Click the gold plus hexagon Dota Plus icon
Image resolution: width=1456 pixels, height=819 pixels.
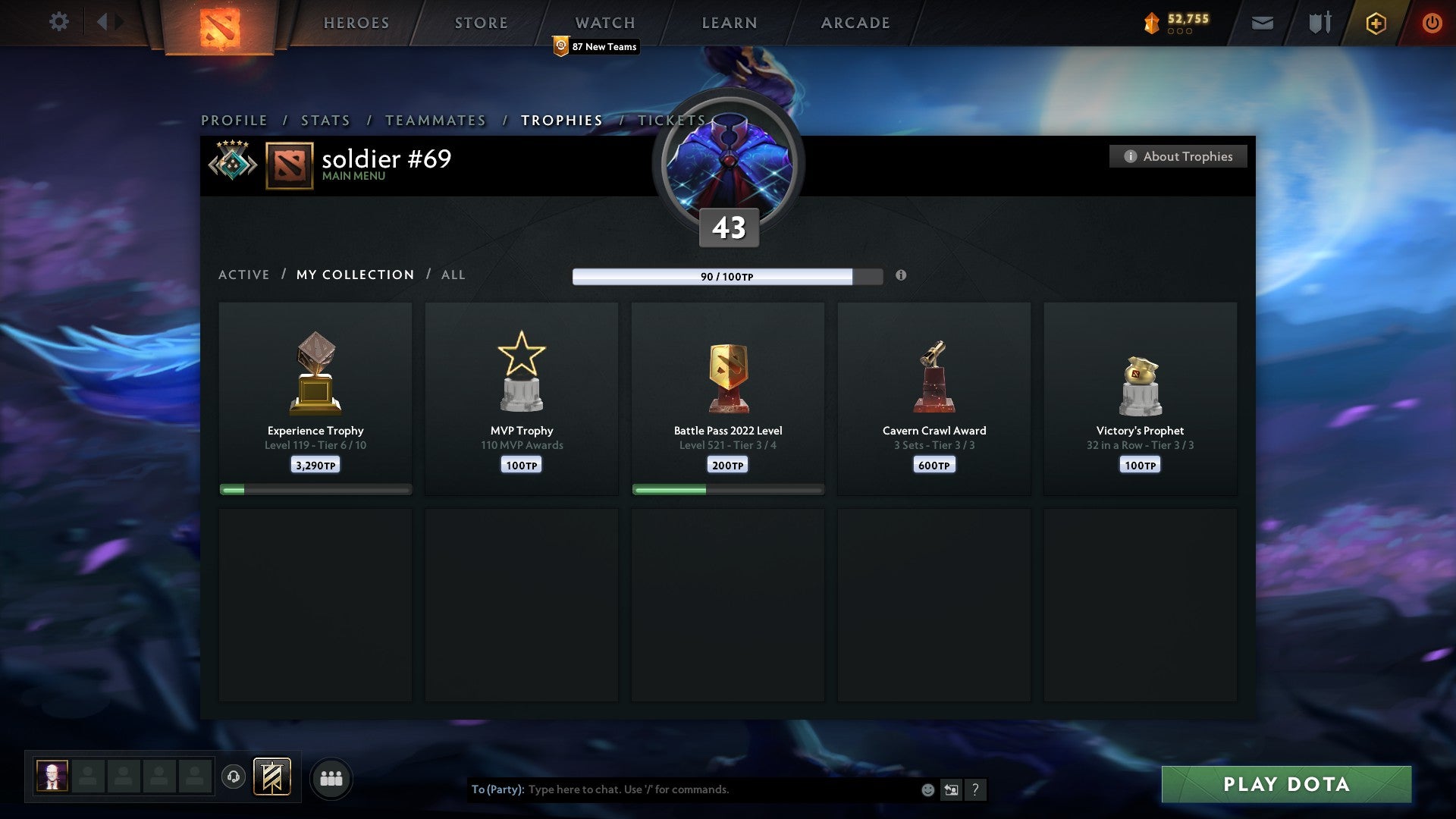[1376, 23]
